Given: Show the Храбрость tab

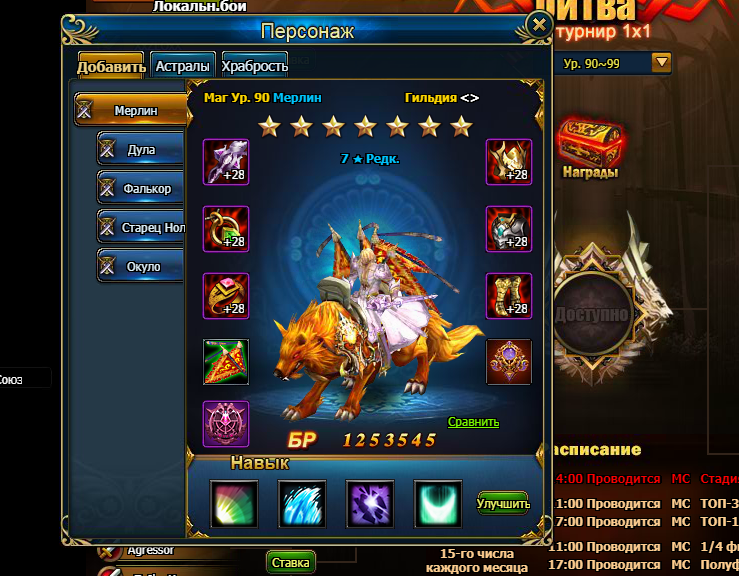Looking at the screenshot, I should pyautogui.click(x=255, y=67).
